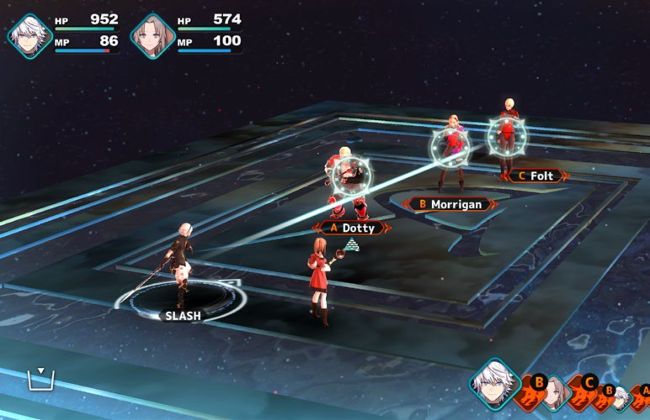Viewport: 650px width, 420px height.
Task: Choose the SLASH action label
Action: (183, 316)
